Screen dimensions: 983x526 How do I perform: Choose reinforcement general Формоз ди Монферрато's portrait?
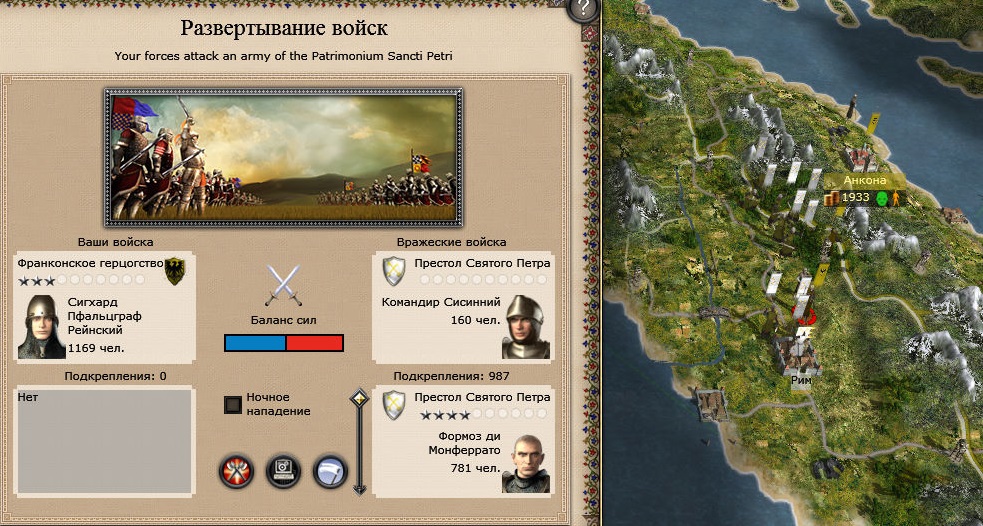(526, 463)
